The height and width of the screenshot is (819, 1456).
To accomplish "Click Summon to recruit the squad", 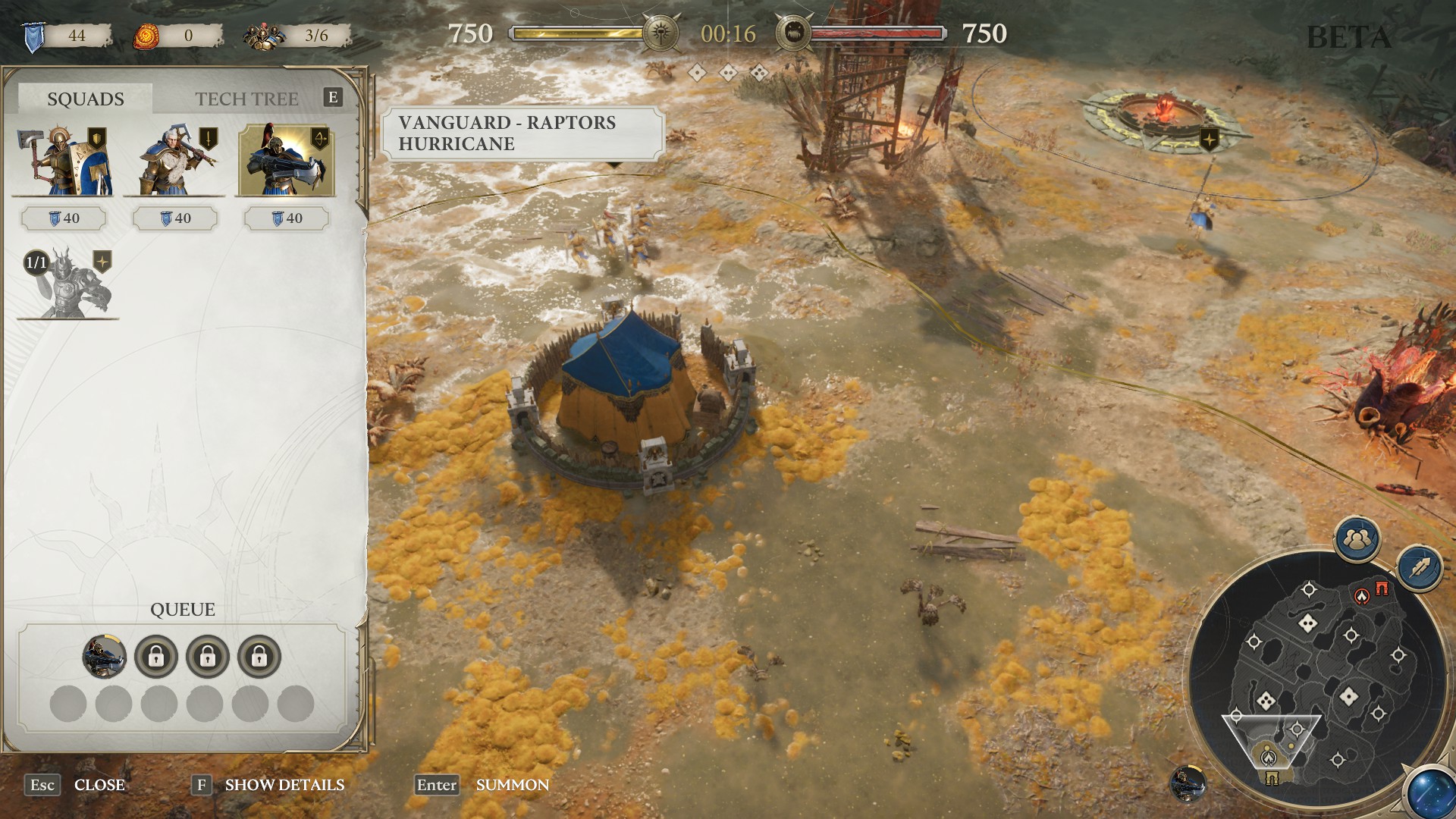I will pyautogui.click(x=512, y=785).
